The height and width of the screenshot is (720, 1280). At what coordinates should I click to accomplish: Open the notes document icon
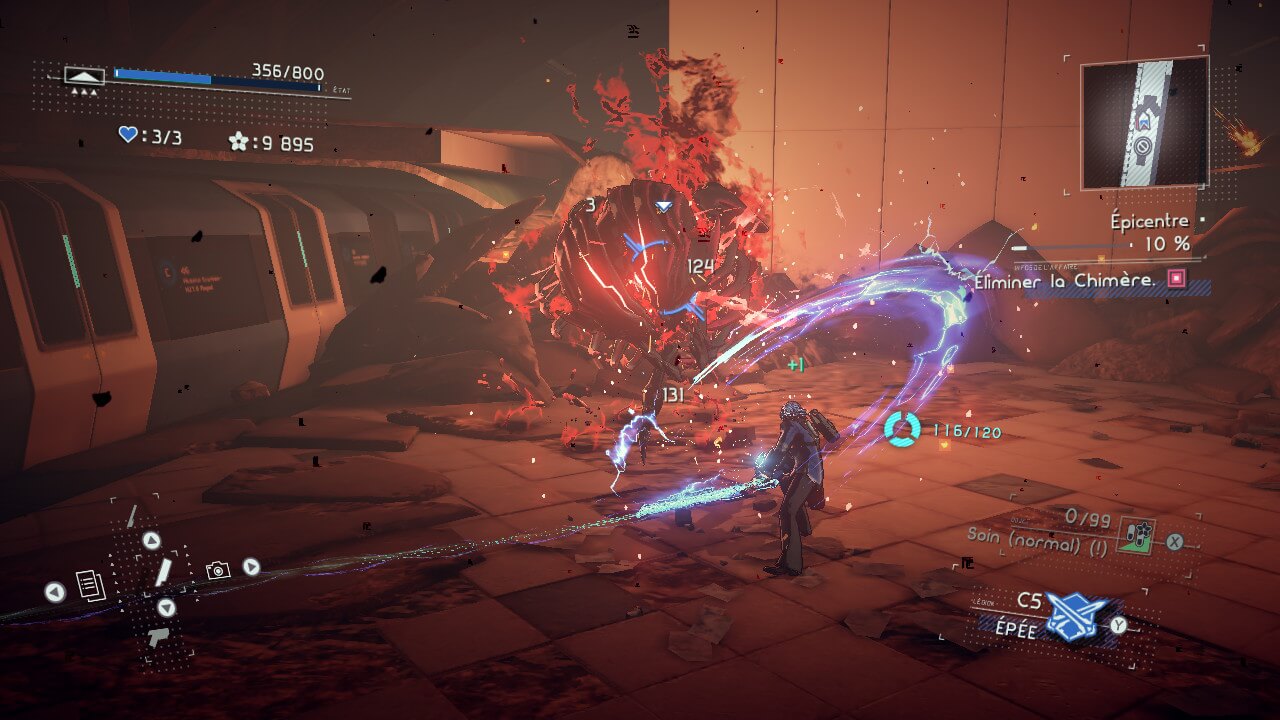click(90, 585)
